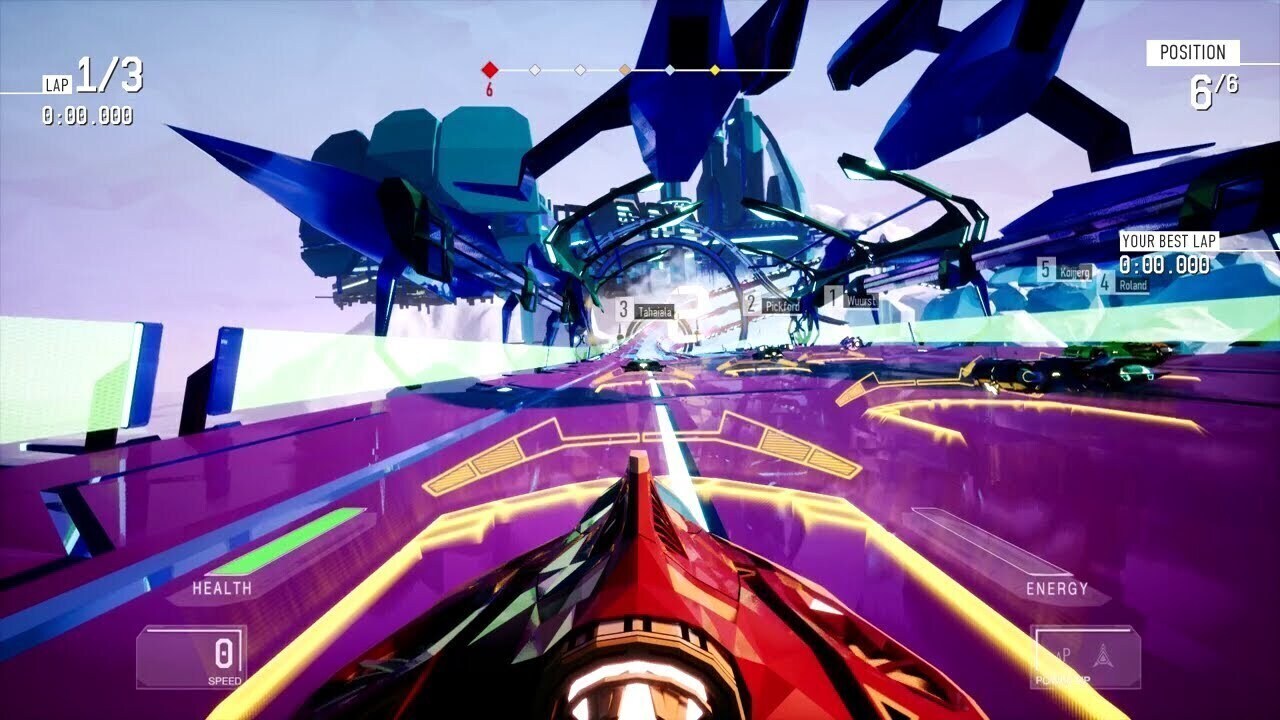The height and width of the screenshot is (720, 1280).
Task: Click the Taharala racer name tag
Action: (654, 311)
